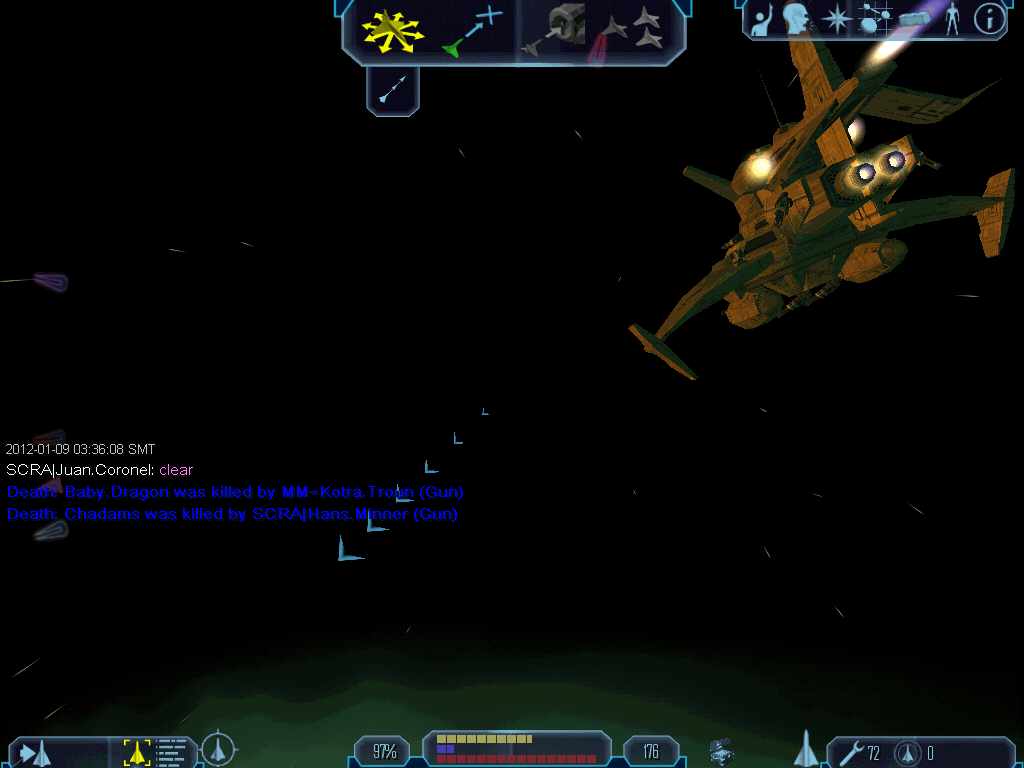Activate the dock-with-station icon
Screen dimensions: 1024x768
556,30
